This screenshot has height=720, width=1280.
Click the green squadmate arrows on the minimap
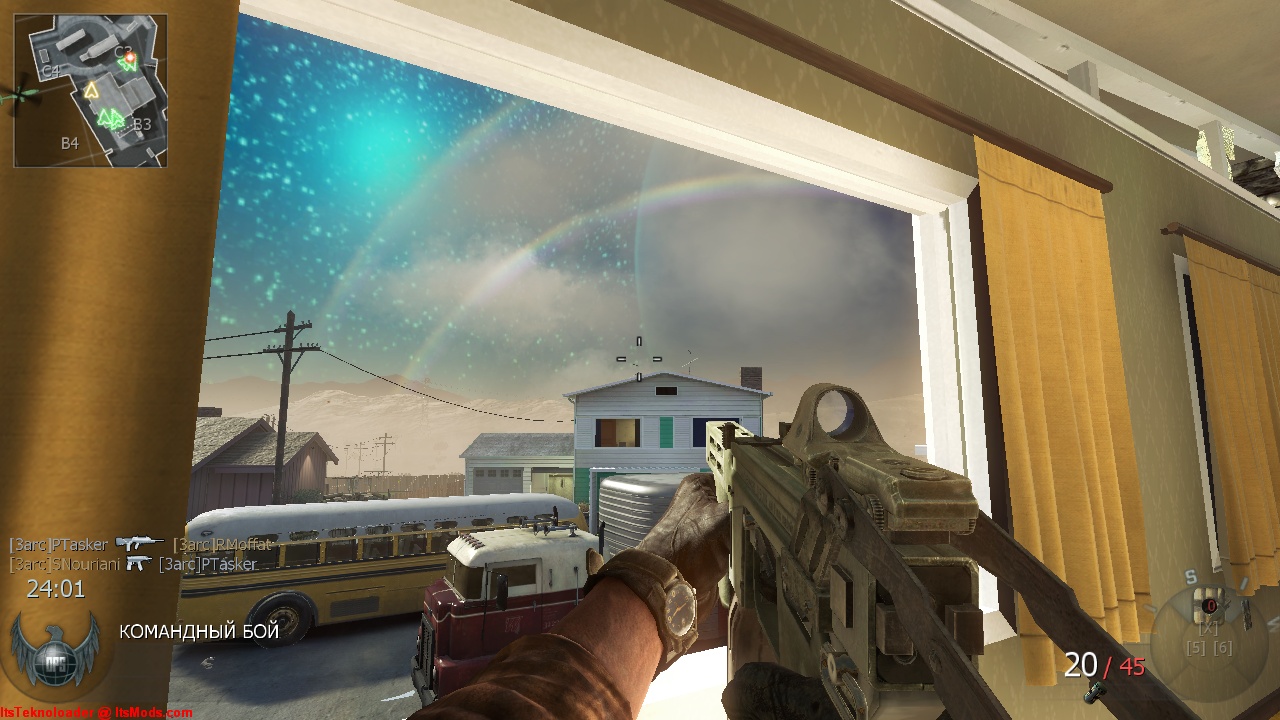110,117
